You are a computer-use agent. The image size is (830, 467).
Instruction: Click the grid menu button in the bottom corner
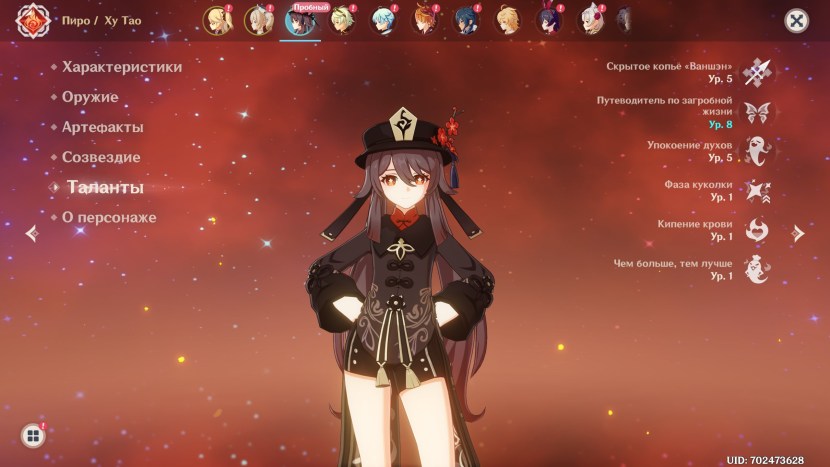[x=33, y=435]
